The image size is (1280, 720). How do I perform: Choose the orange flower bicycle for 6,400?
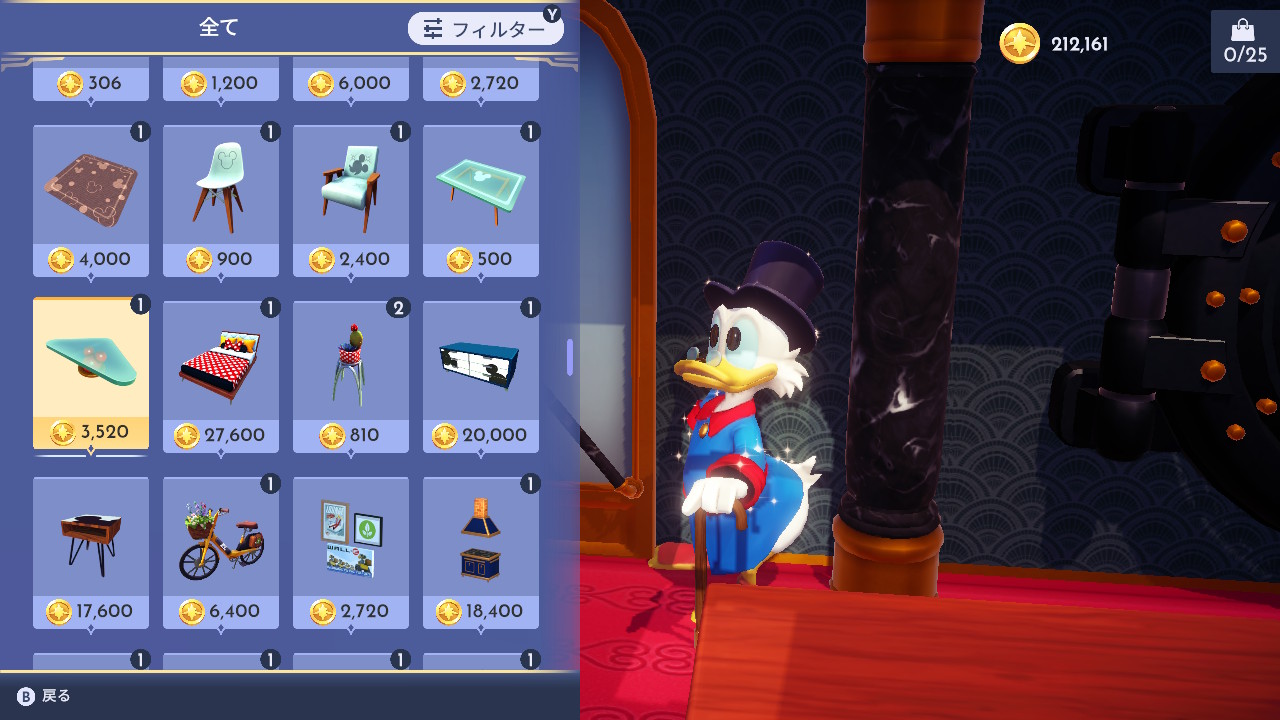coord(221,552)
